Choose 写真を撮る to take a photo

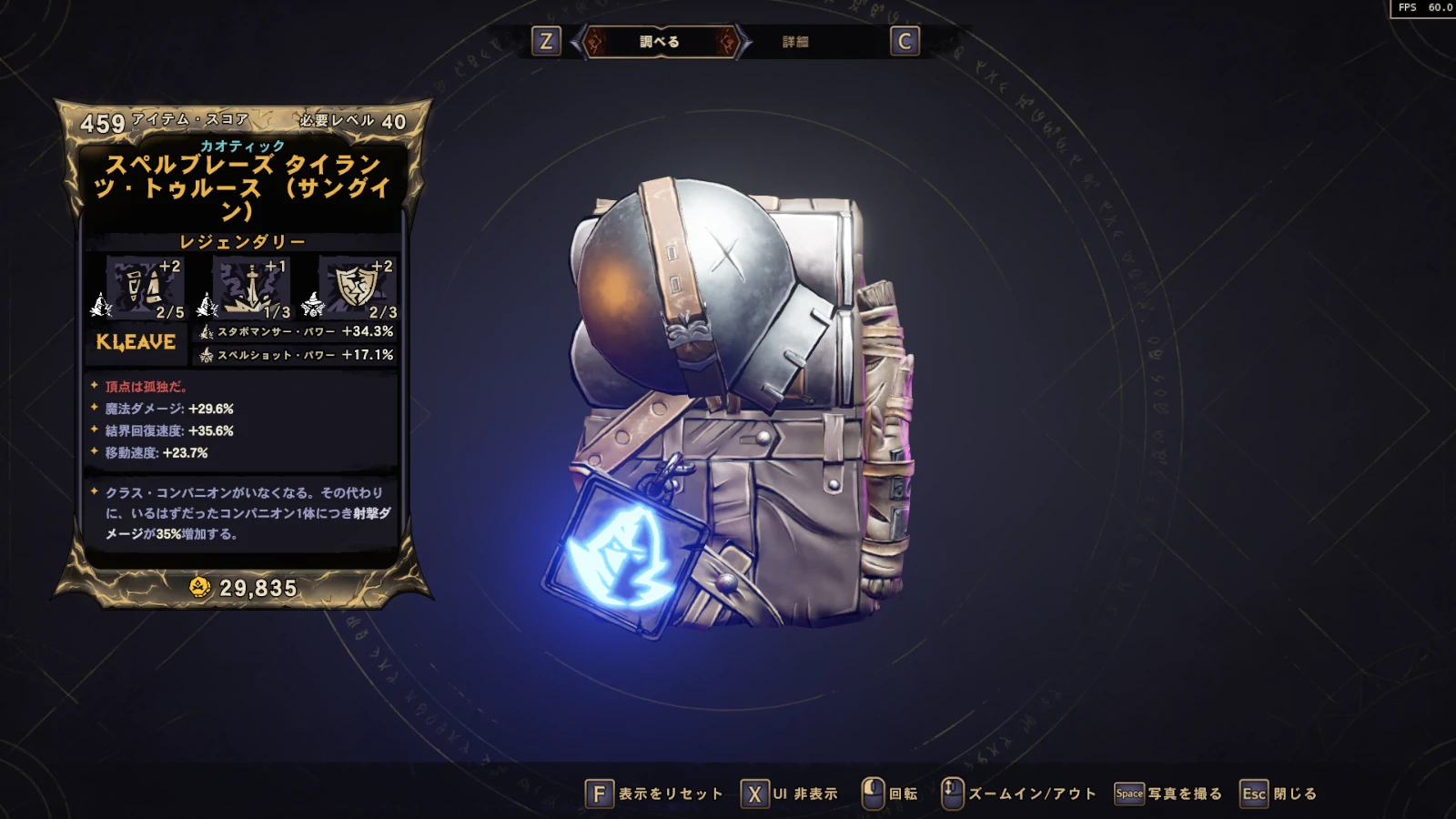(1169, 794)
